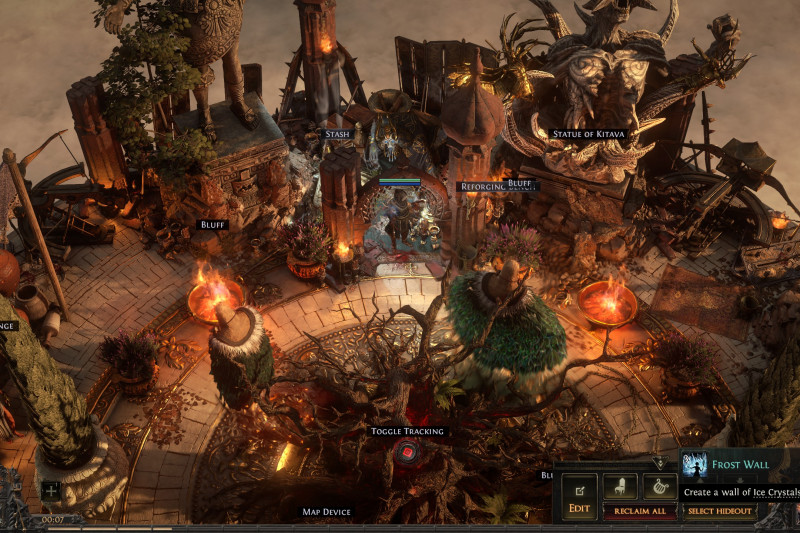
Task: Click the plus button above the timer
Action: pyautogui.click(x=51, y=491)
